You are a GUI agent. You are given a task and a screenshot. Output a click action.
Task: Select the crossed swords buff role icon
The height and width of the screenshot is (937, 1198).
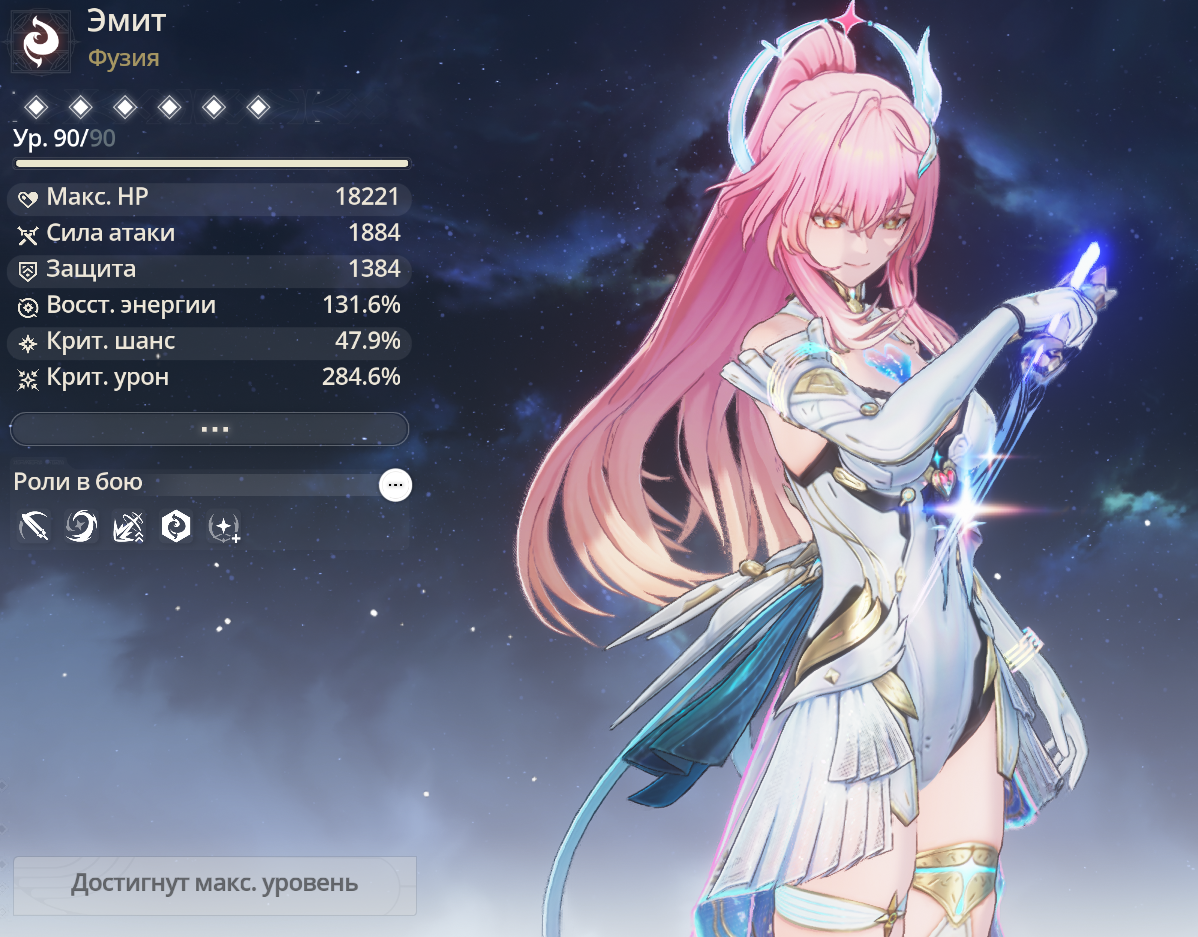pos(128,525)
